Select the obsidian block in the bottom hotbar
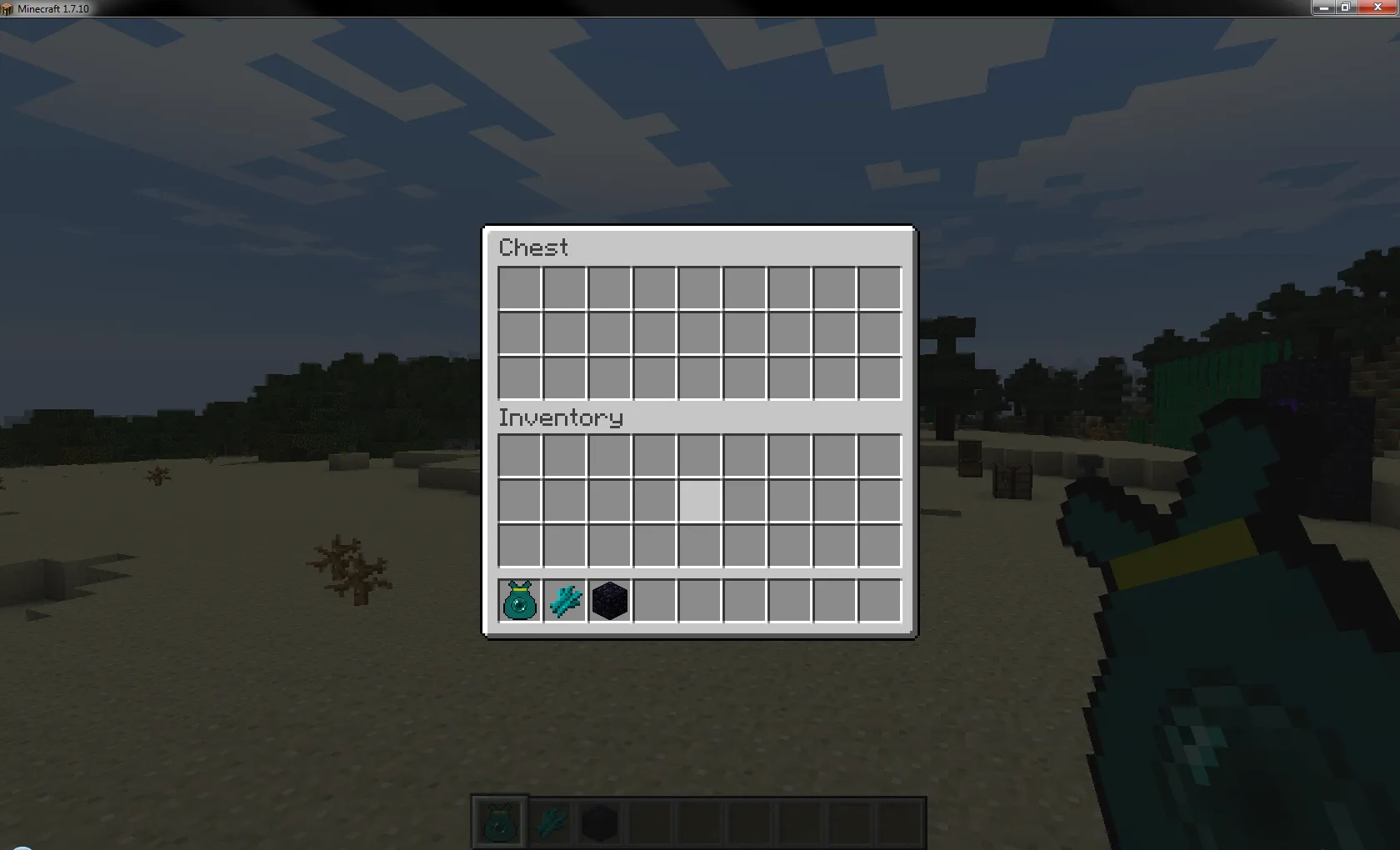Image resolution: width=1400 pixels, height=850 pixels. click(x=600, y=822)
